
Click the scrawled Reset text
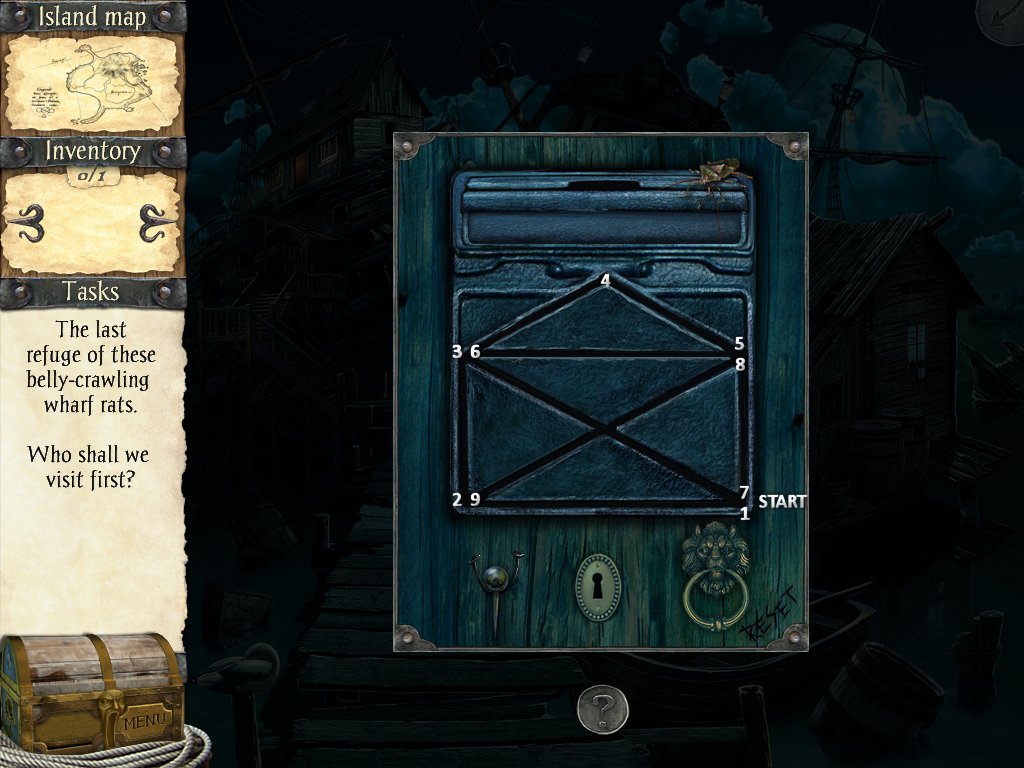tap(770, 613)
